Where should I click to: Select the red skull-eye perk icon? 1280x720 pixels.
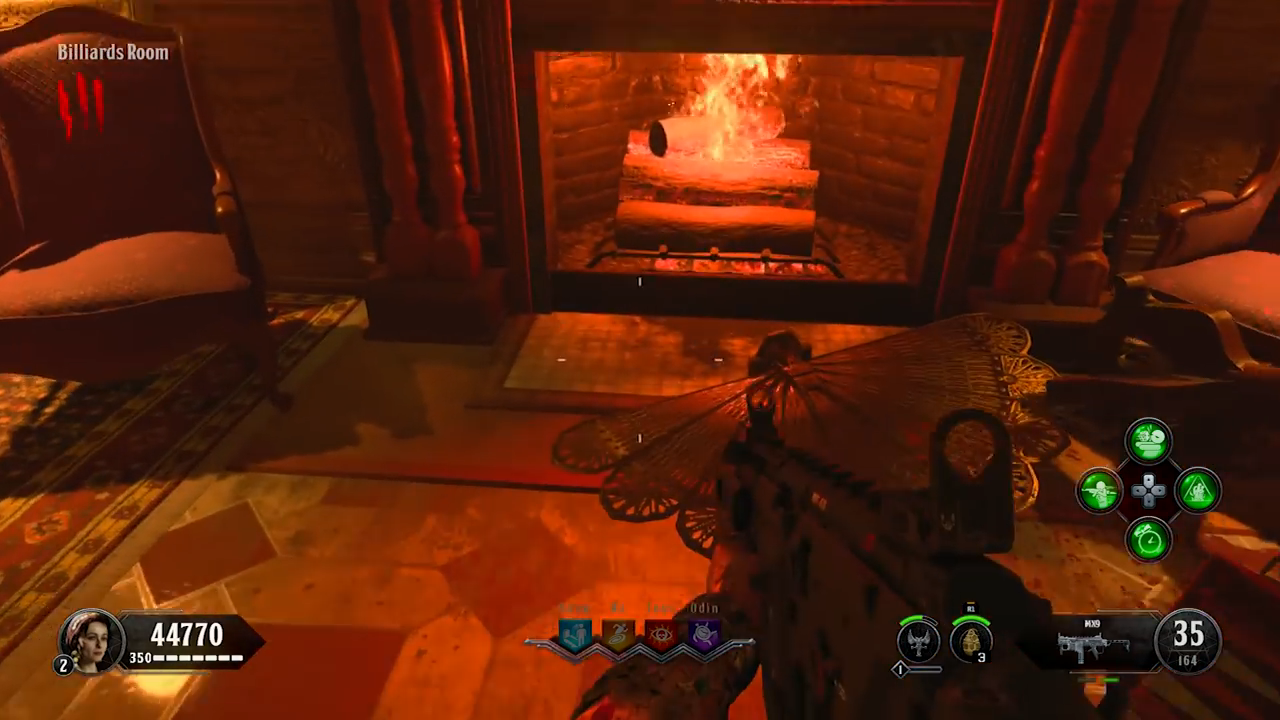click(661, 636)
